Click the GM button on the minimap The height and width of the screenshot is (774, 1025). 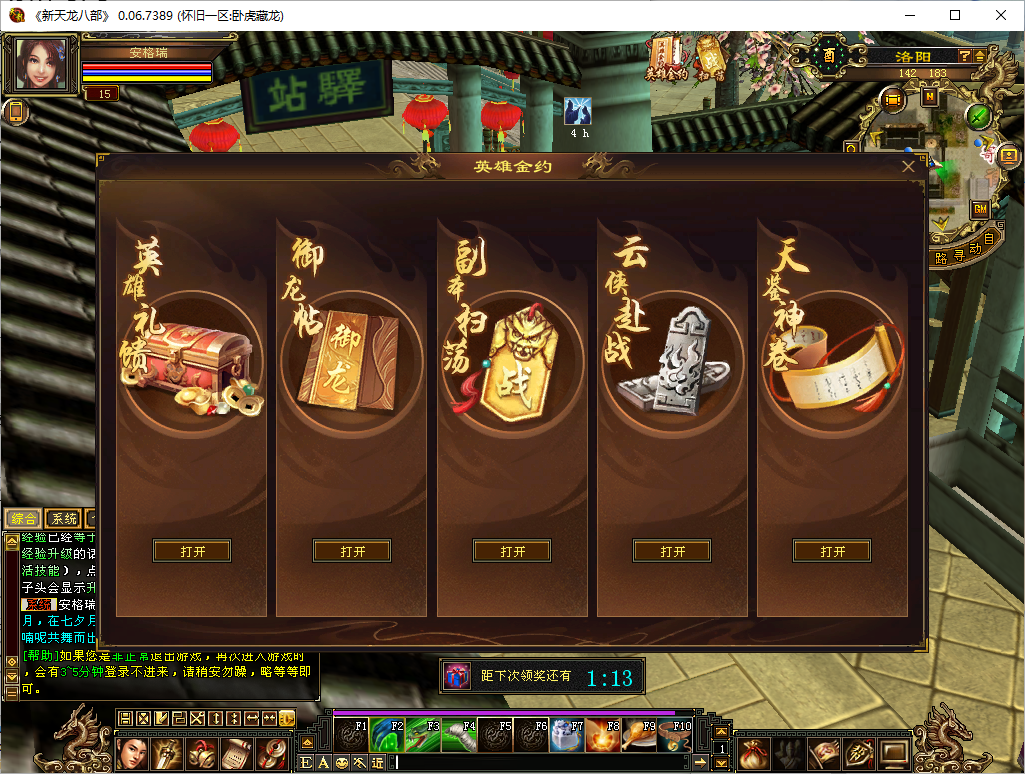980,209
